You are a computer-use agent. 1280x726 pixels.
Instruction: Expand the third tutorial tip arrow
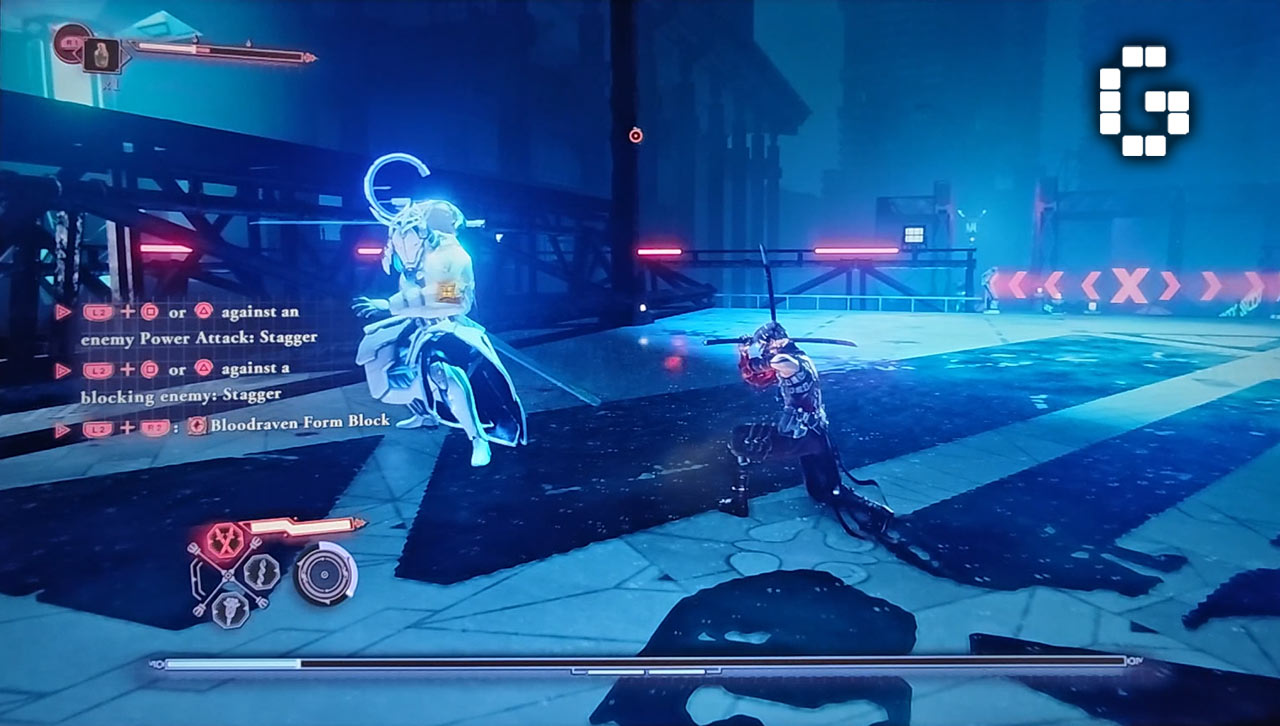[62, 427]
